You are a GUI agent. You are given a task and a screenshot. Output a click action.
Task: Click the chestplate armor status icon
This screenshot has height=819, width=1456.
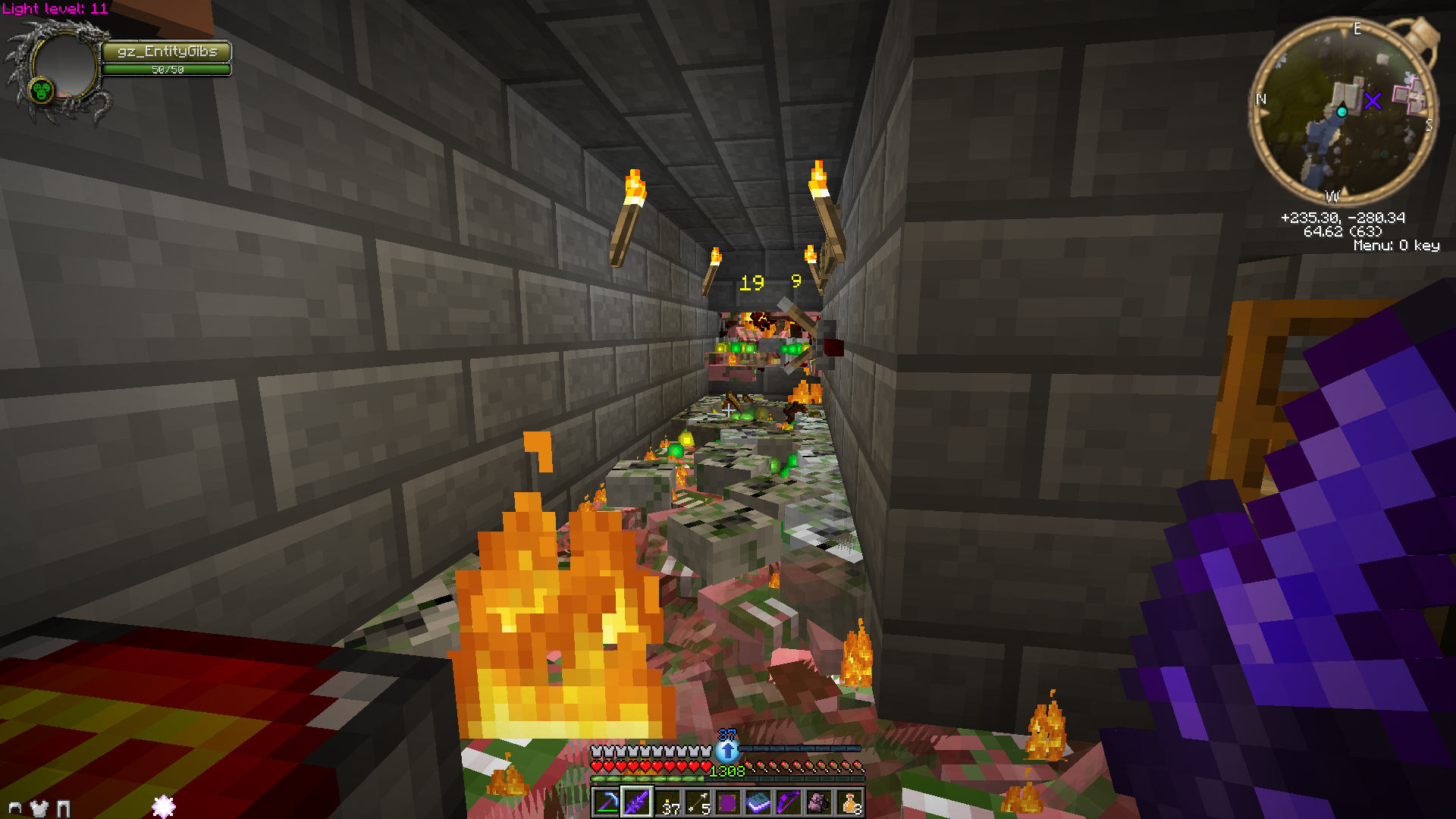coord(39,808)
